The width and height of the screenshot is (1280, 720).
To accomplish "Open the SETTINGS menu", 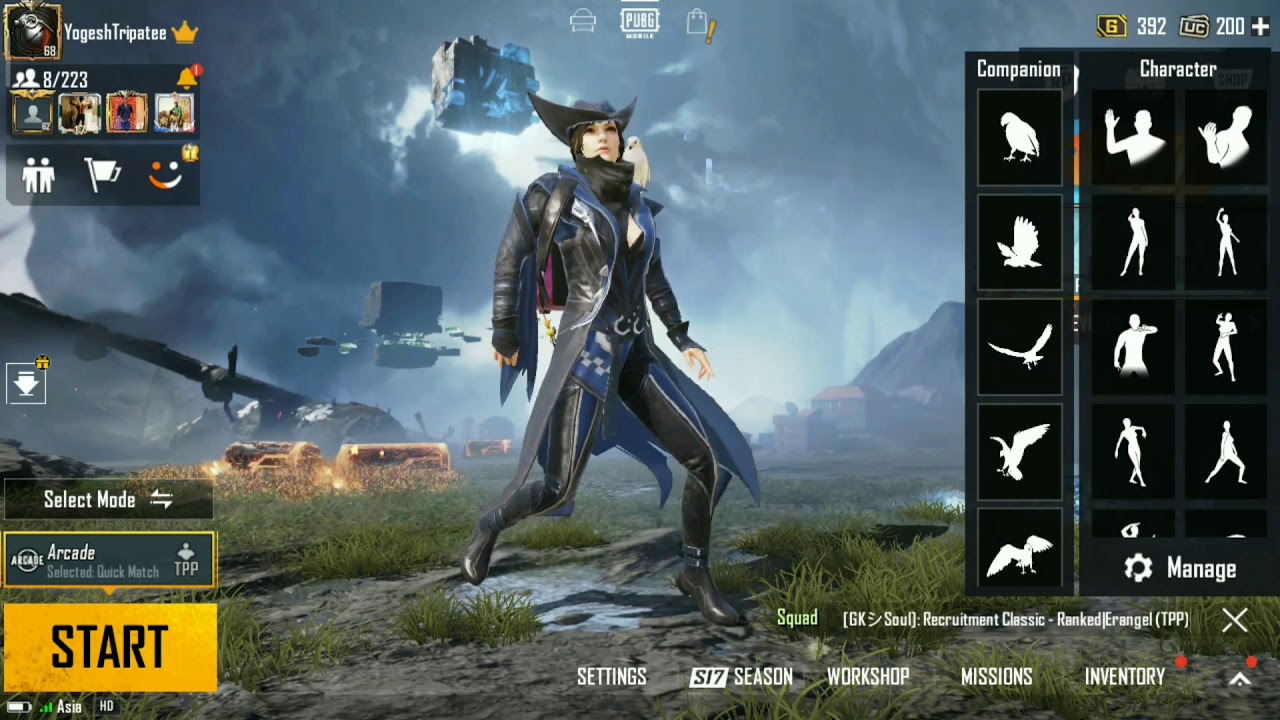I will [611, 677].
